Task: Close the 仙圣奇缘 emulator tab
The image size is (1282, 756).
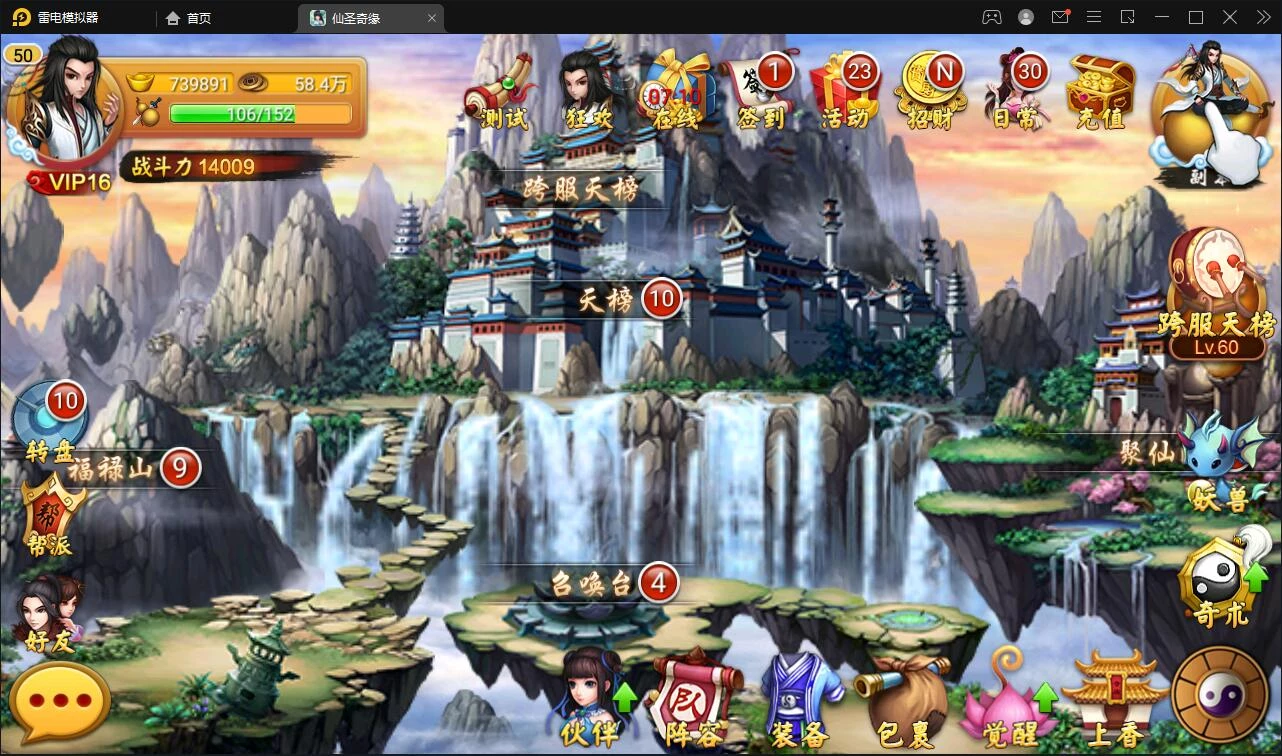Action: [x=432, y=18]
